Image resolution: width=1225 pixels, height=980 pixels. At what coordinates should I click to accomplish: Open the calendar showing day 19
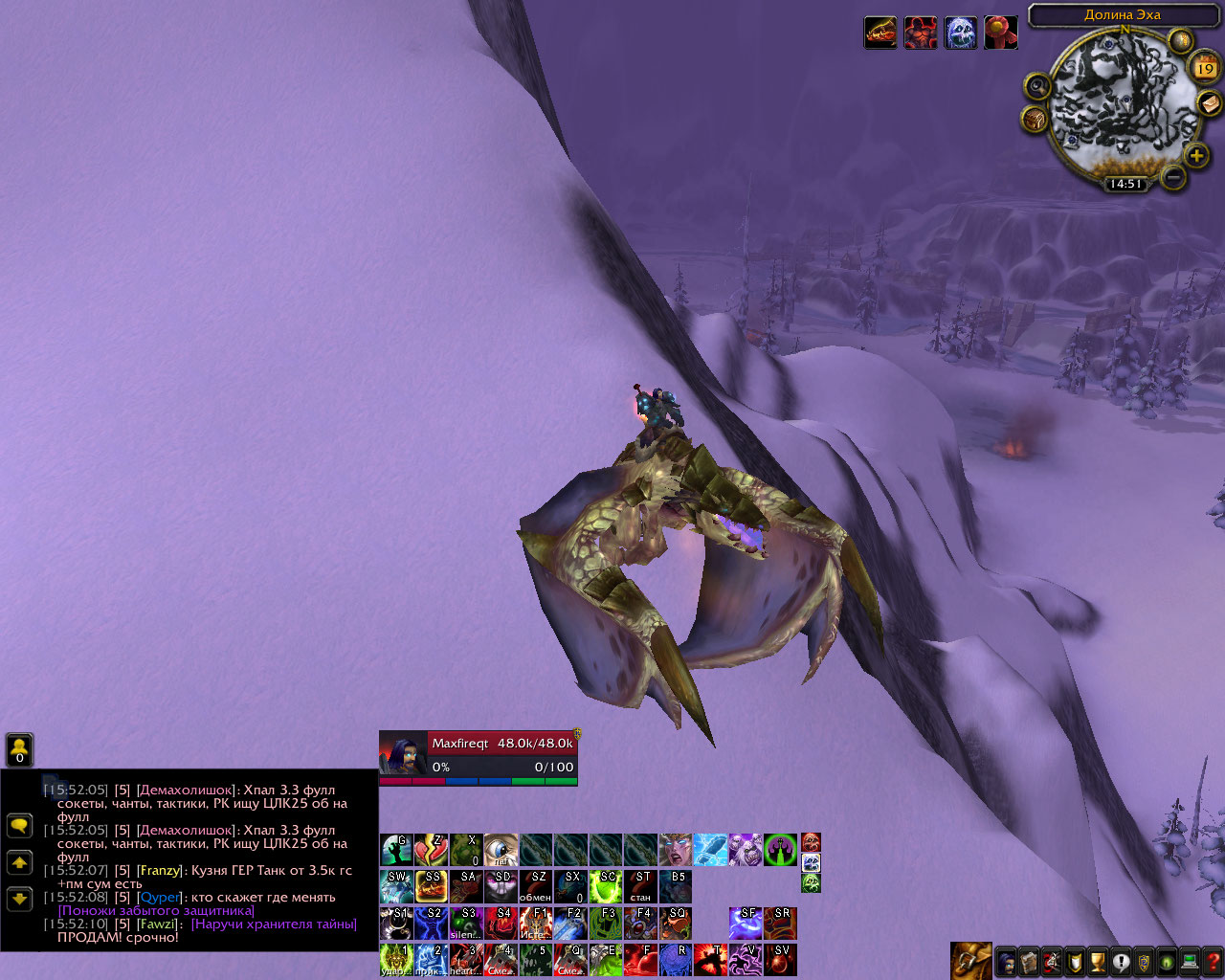[x=1205, y=68]
